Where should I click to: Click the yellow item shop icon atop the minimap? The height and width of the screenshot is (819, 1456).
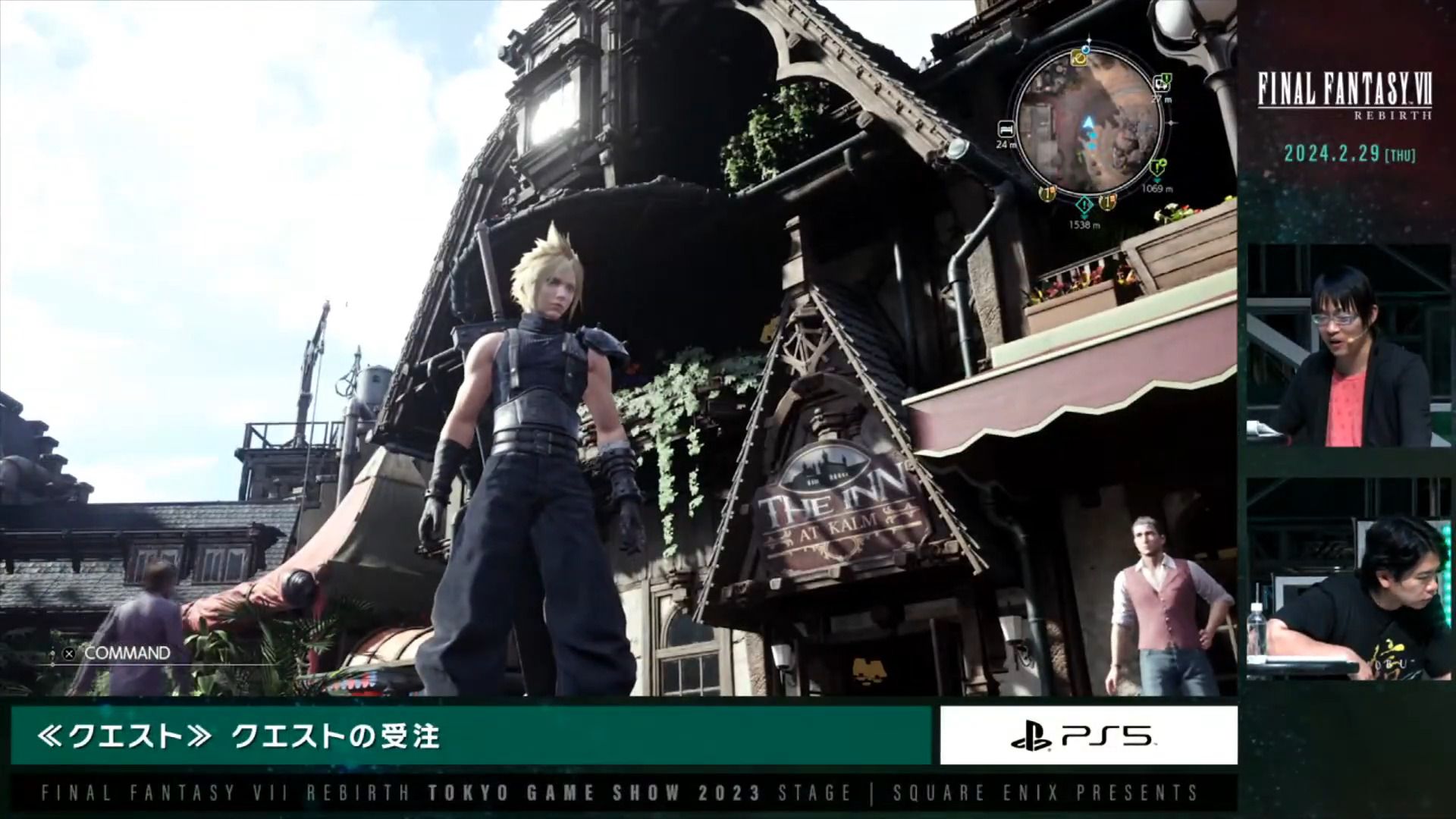[1079, 59]
